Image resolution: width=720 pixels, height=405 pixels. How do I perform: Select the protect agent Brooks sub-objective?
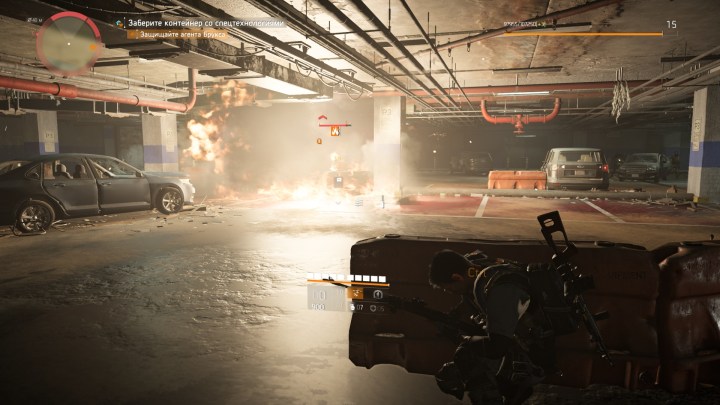(x=181, y=34)
